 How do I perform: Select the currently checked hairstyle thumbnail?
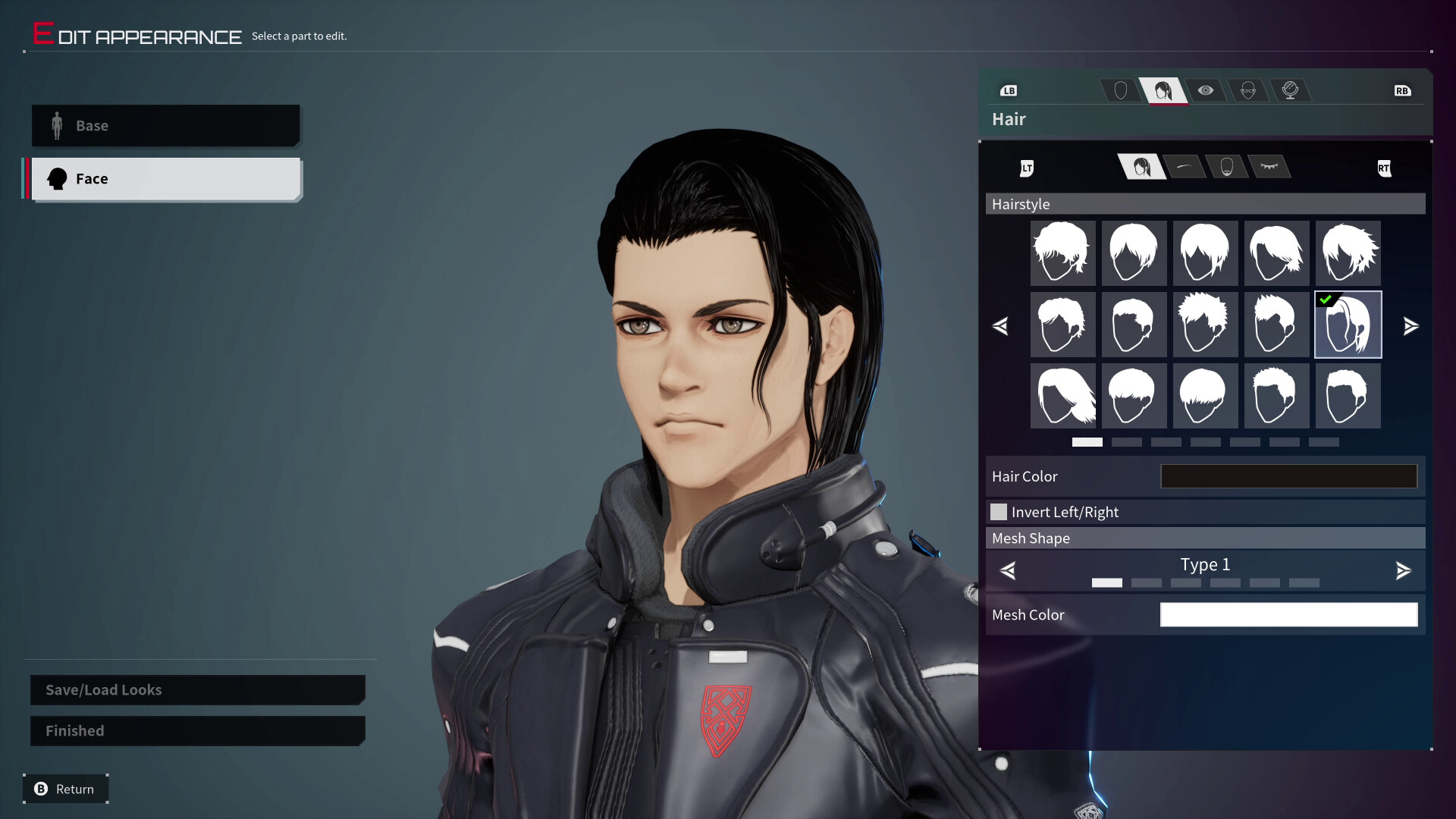[1348, 325]
